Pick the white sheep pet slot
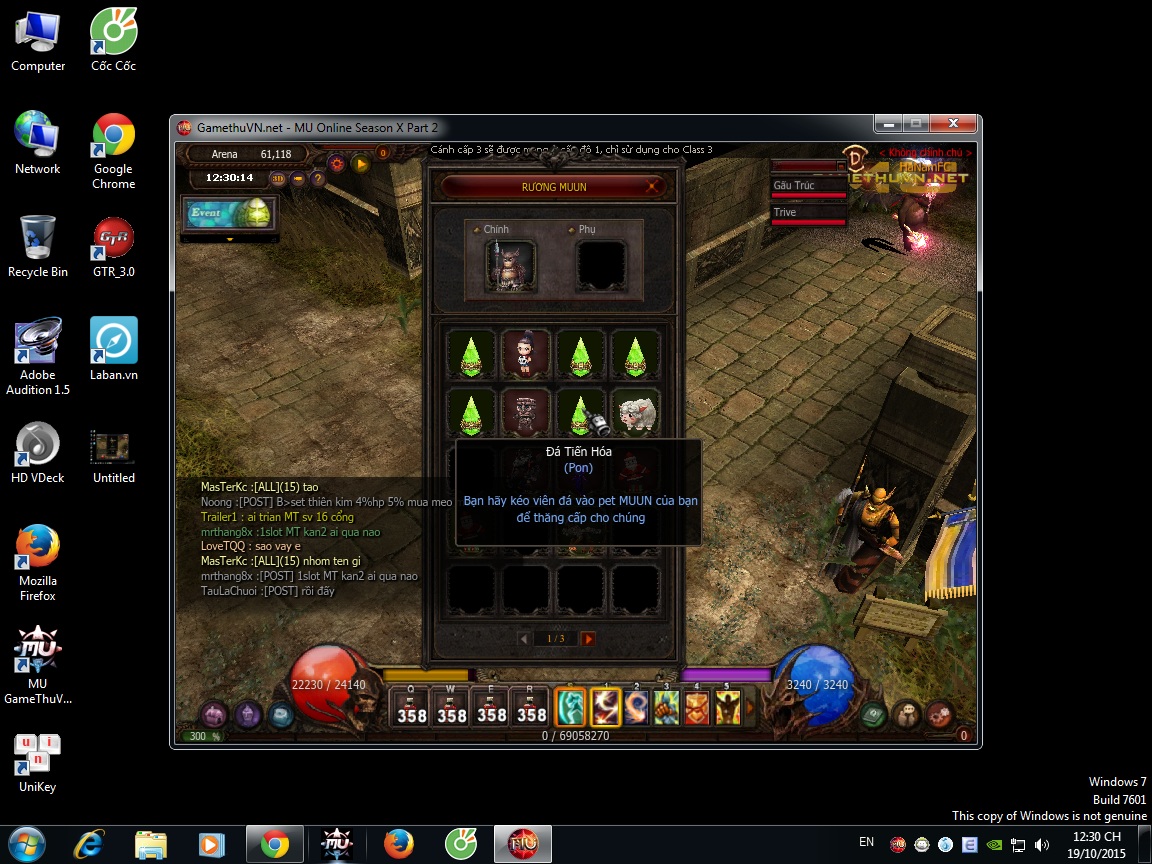1152x864 pixels. [x=635, y=413]
